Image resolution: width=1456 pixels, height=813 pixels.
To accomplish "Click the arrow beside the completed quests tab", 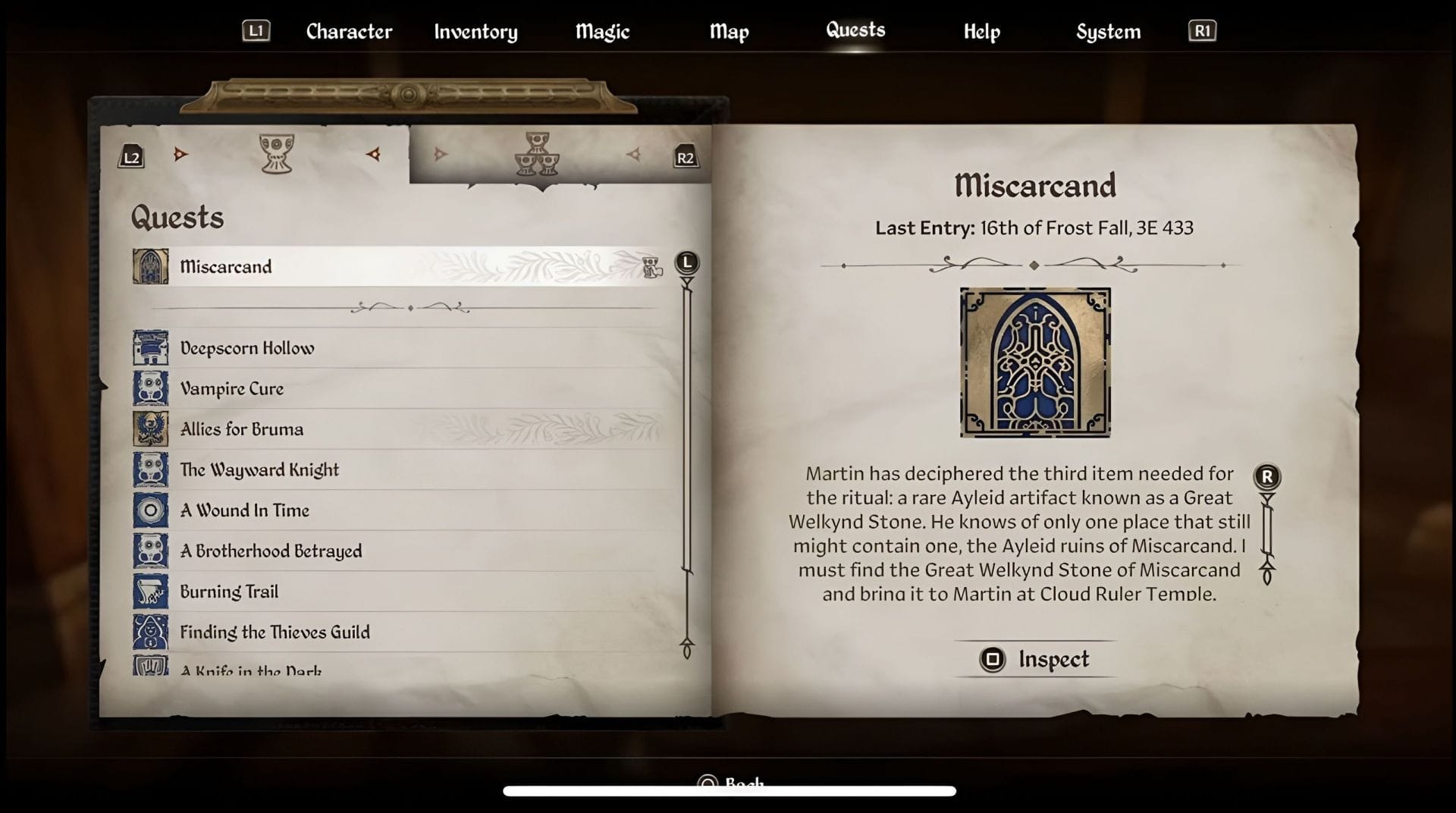I will tap(634, 153).
